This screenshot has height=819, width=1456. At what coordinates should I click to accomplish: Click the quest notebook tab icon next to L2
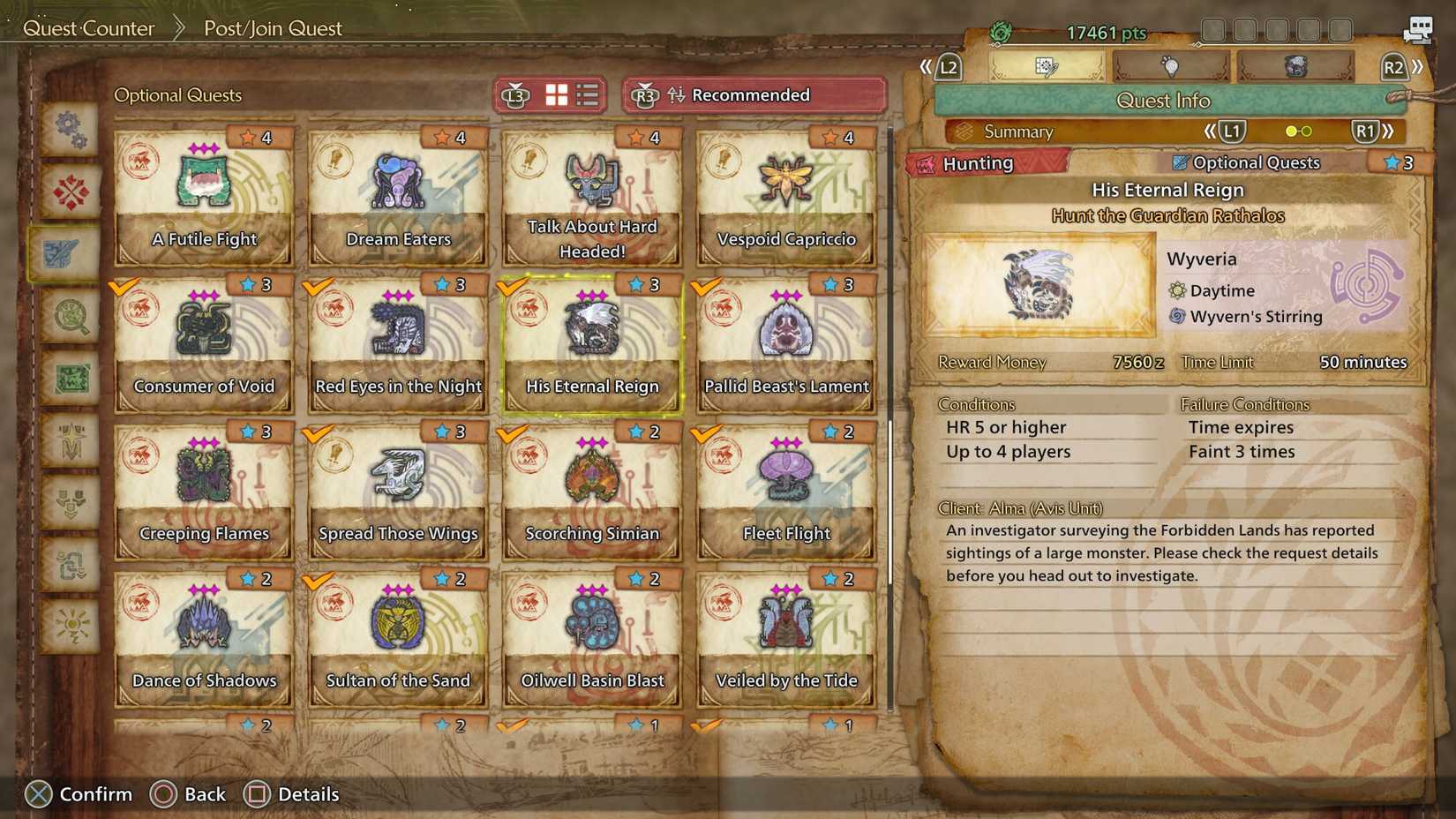[1047, 65]
